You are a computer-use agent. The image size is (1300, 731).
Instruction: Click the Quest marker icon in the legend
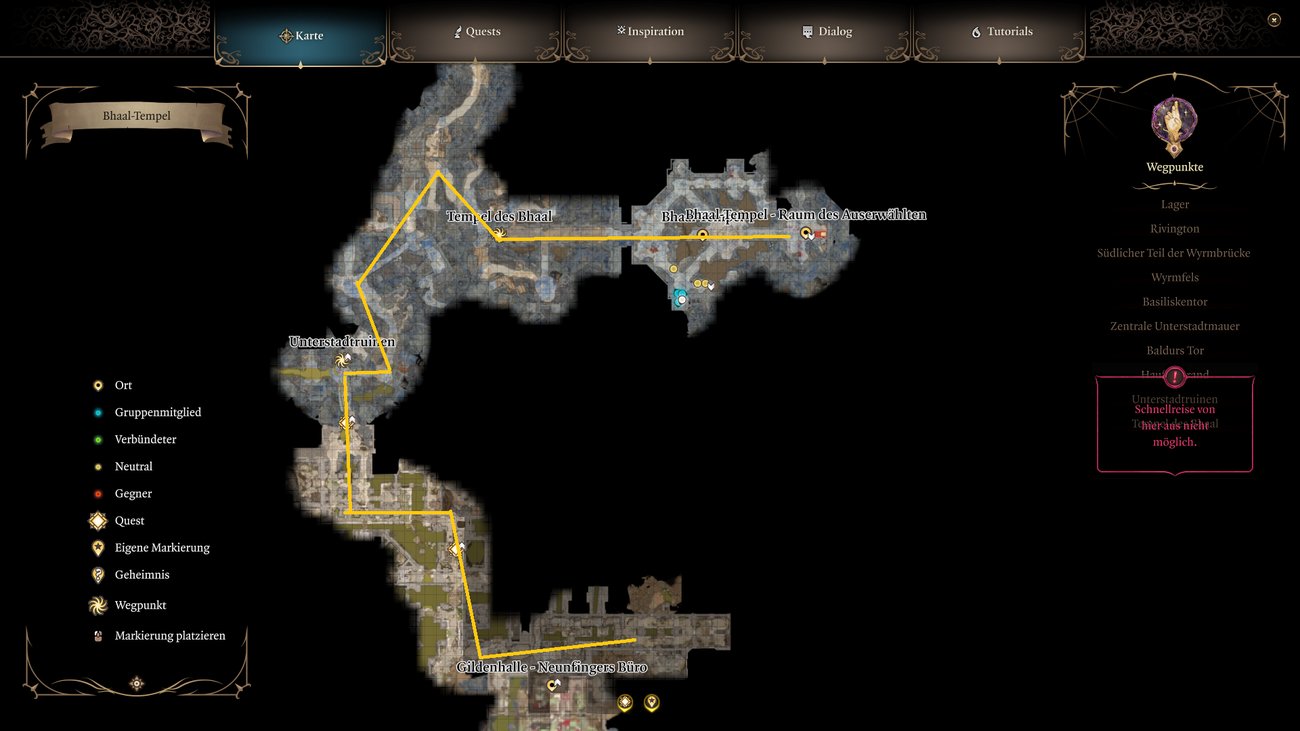97,520
